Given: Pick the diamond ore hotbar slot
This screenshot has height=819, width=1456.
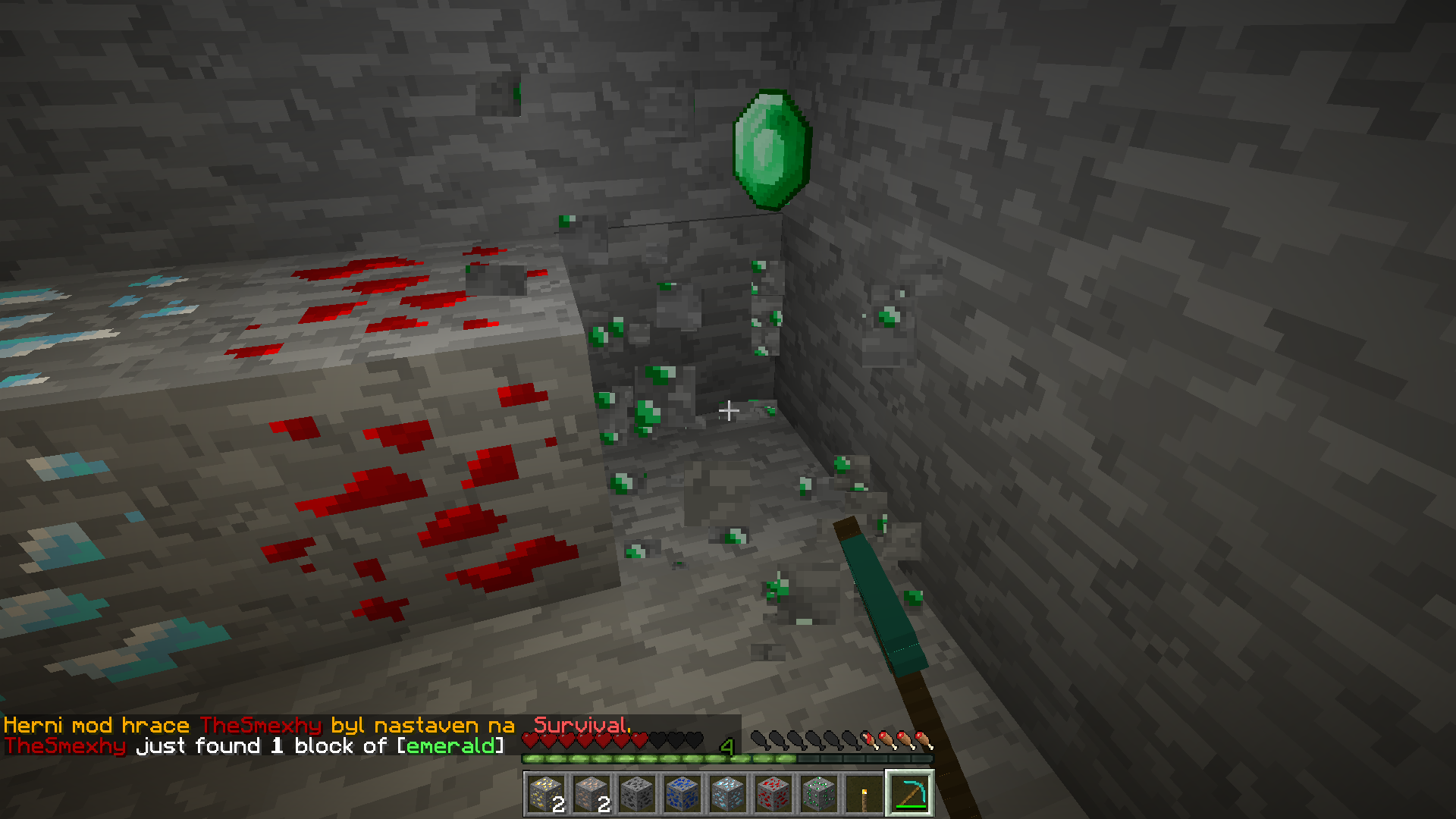Looking at the screenshot, I should click(728, 794).
